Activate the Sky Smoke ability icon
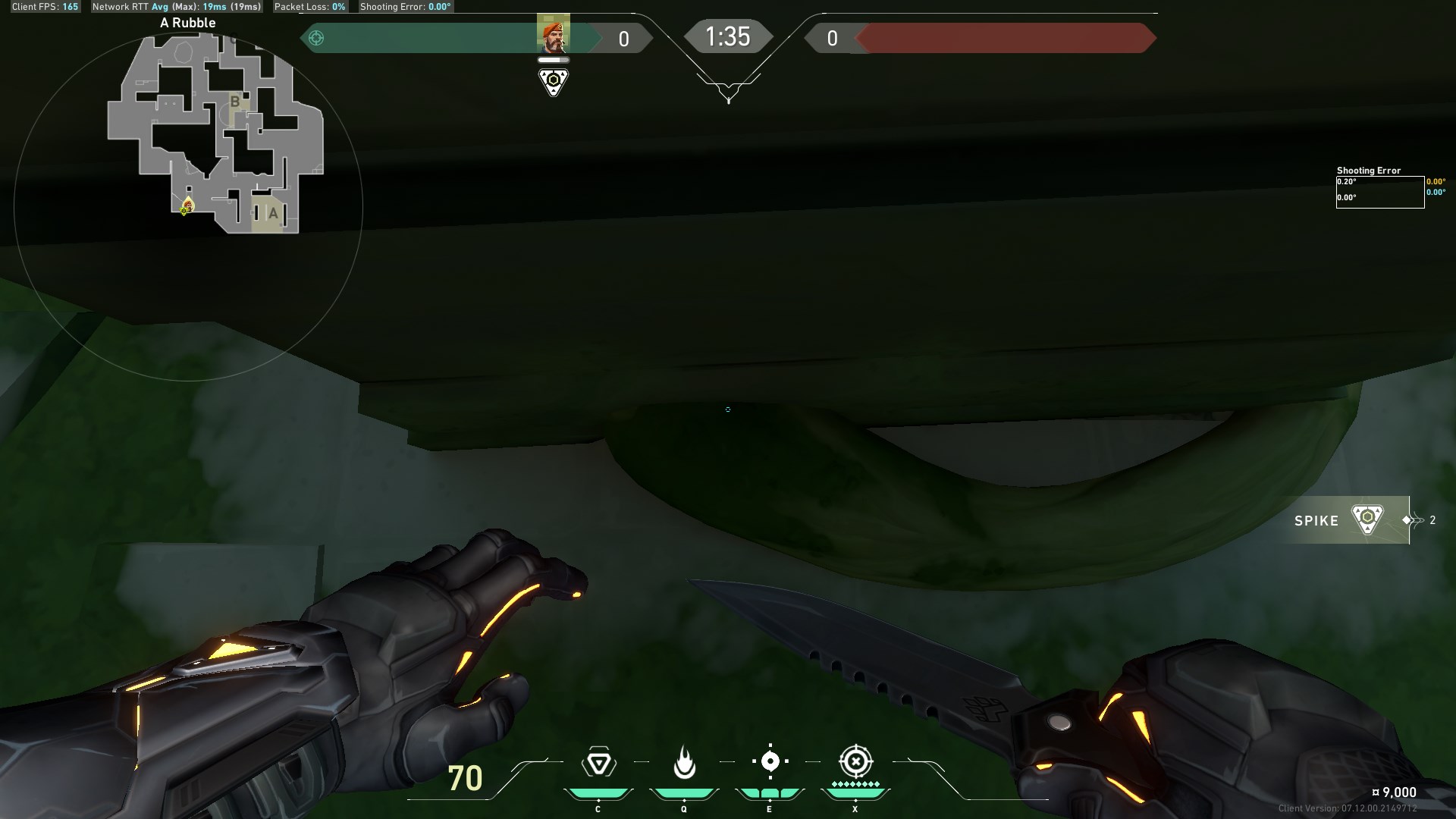The width and height of the screenshot is (1456, 819). pyautogui.click(x=770, y=761)
